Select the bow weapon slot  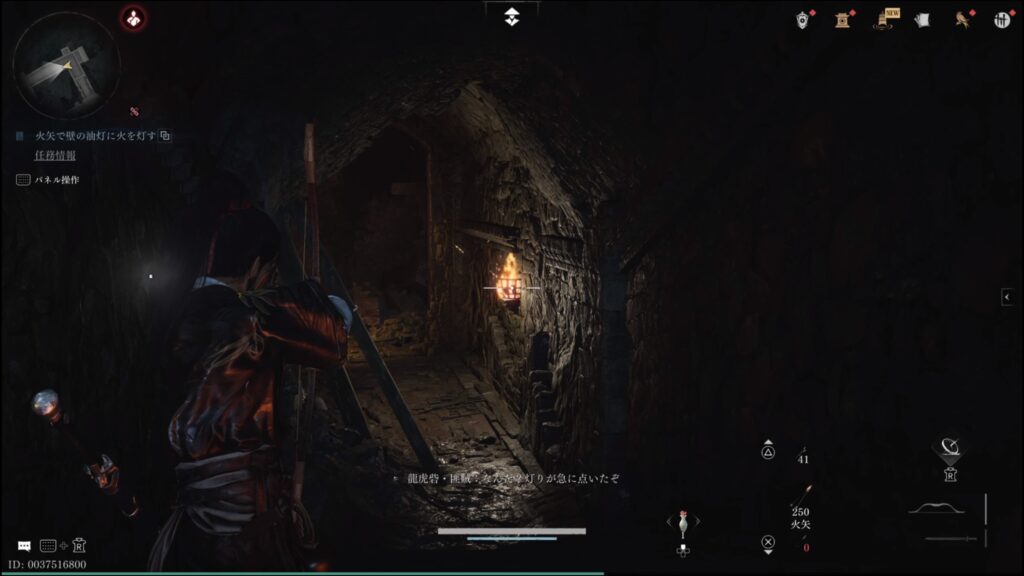(942, 508)
